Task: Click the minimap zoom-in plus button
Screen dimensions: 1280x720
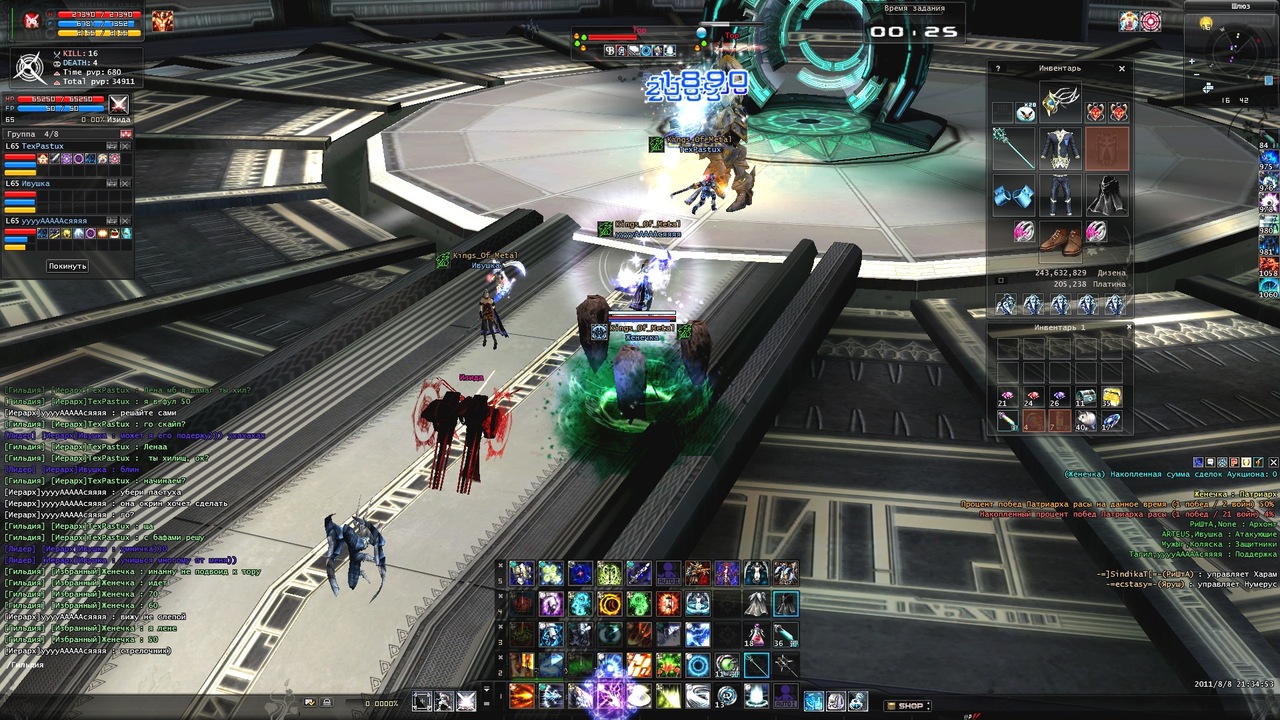Action: coord(1192,61)
